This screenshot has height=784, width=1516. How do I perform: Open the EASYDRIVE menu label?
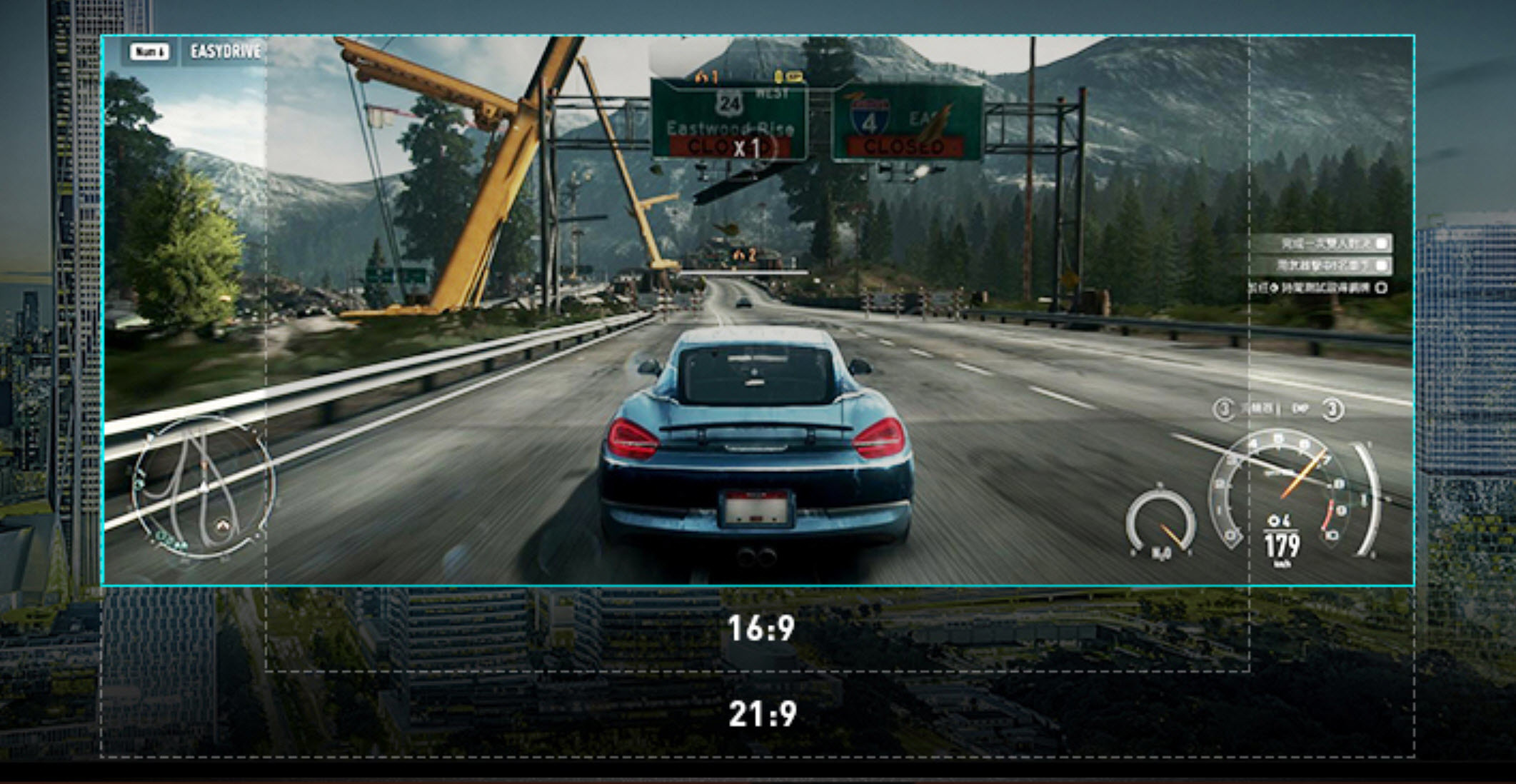pos(225,51)
